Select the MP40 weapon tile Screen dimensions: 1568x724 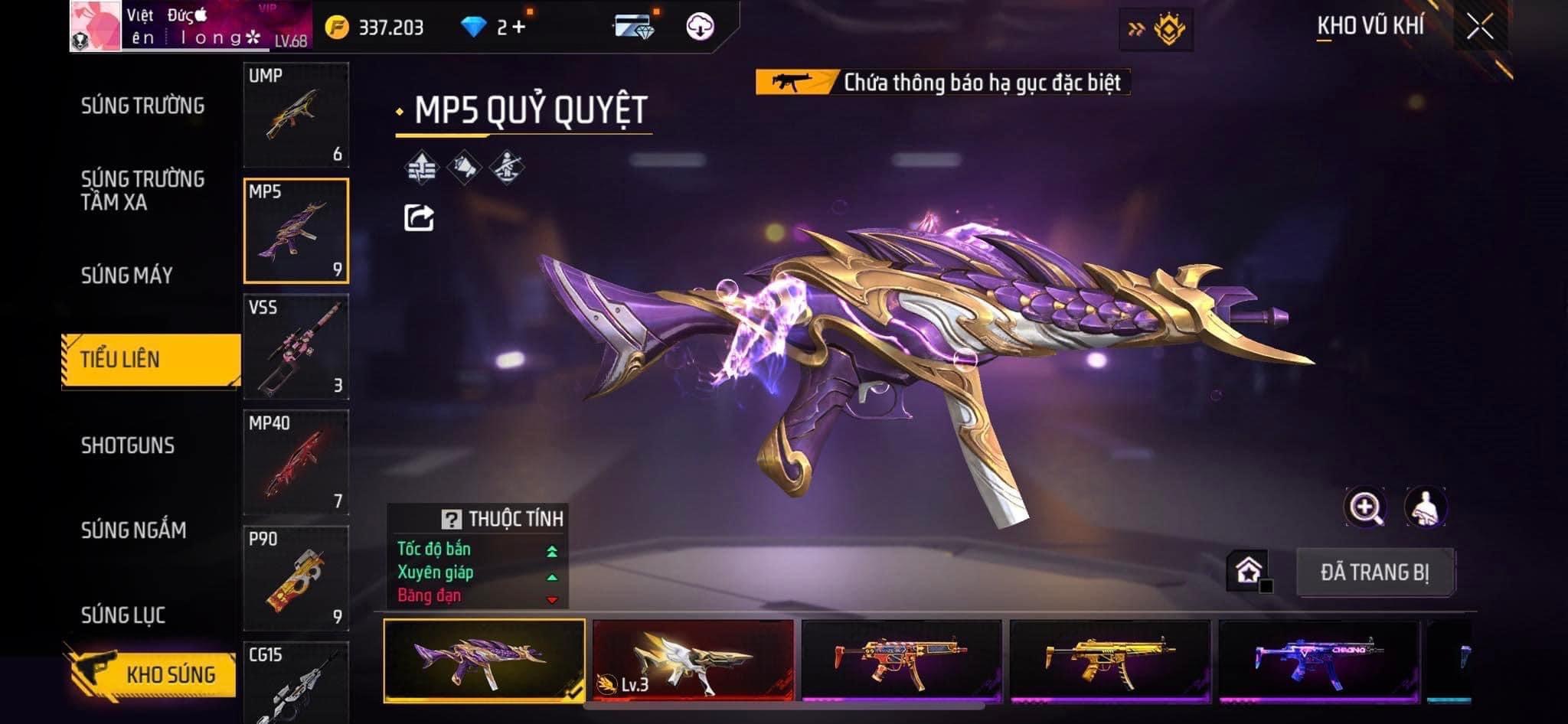(296, 462)
